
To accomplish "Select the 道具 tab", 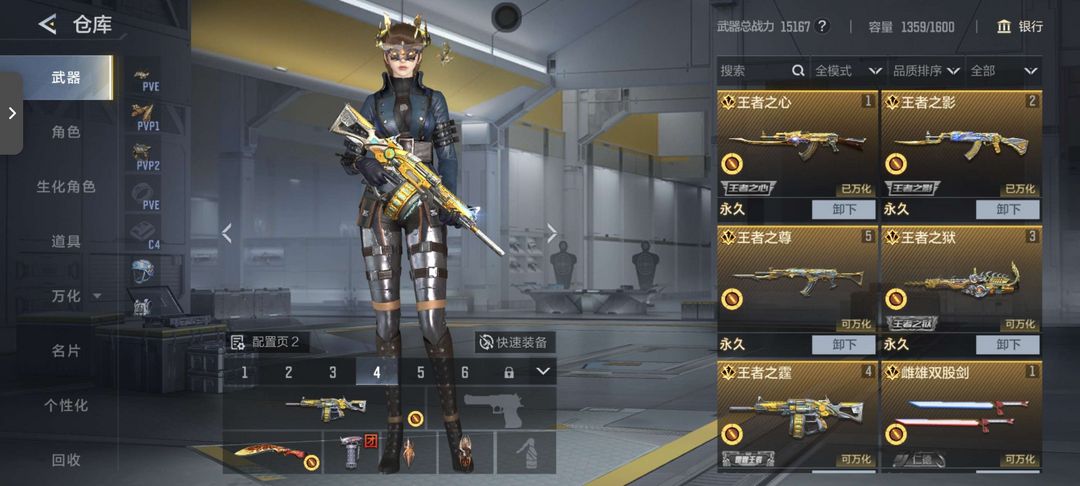I will [66, 241].
